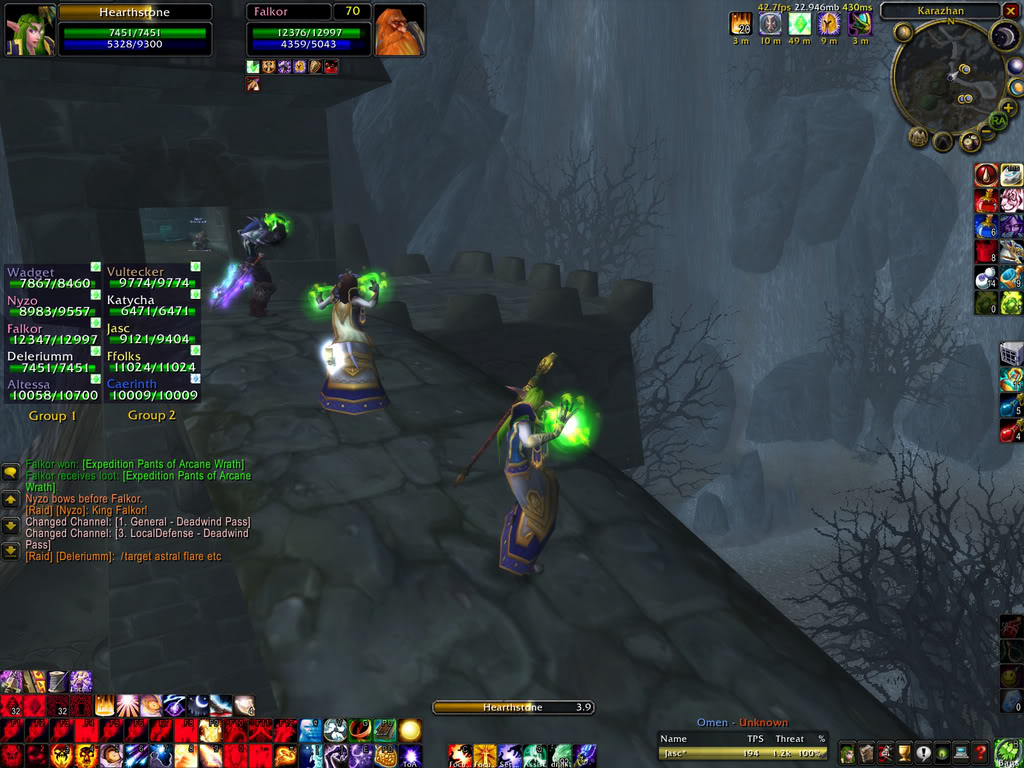This screenshot has height=768, width=1024.
Task: Select the player's elf portrait
Action: (x=30, y=30)
